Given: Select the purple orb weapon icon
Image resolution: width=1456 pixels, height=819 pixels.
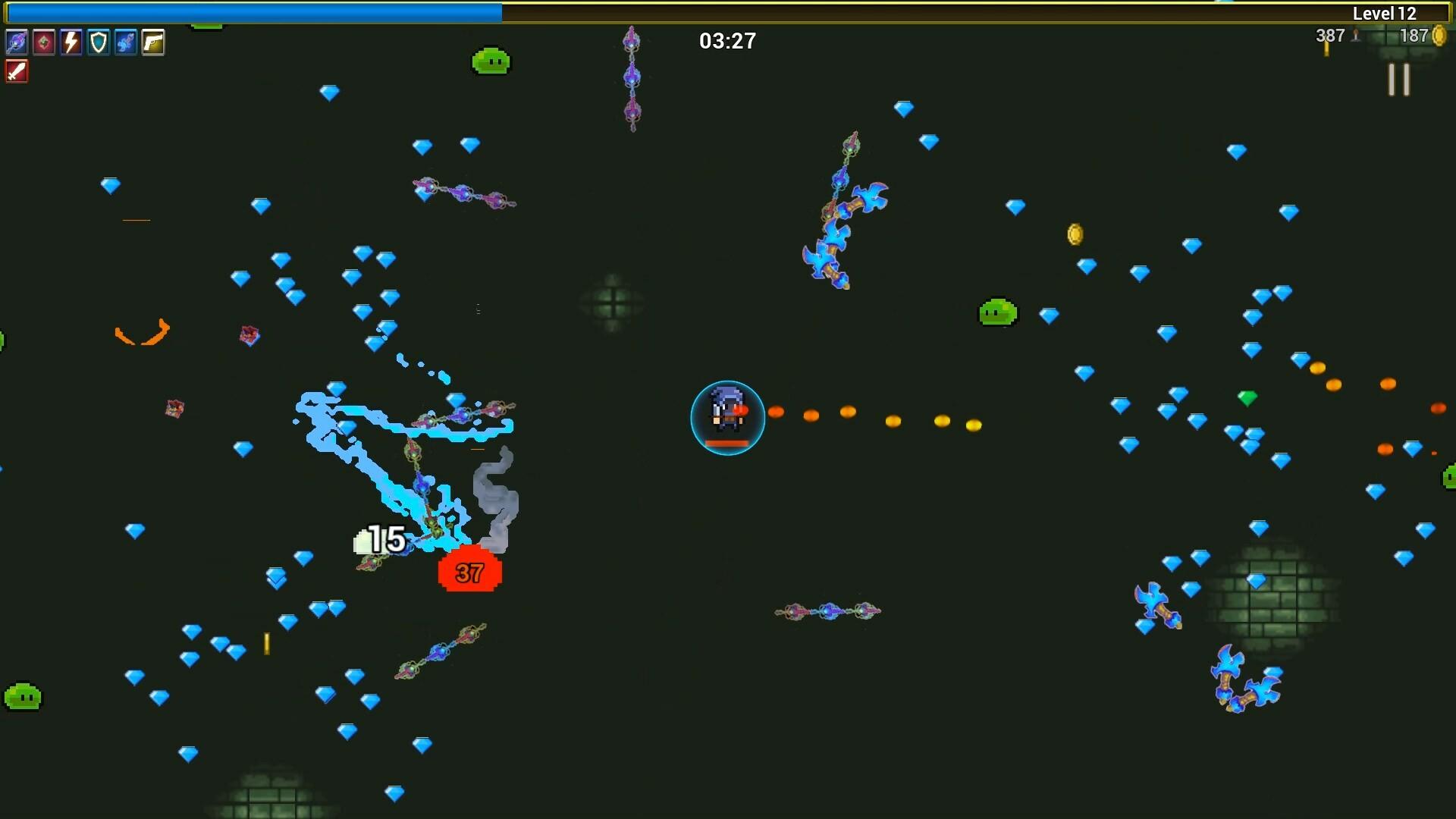Looking at the screenshot, I should [x=15, y=42].
